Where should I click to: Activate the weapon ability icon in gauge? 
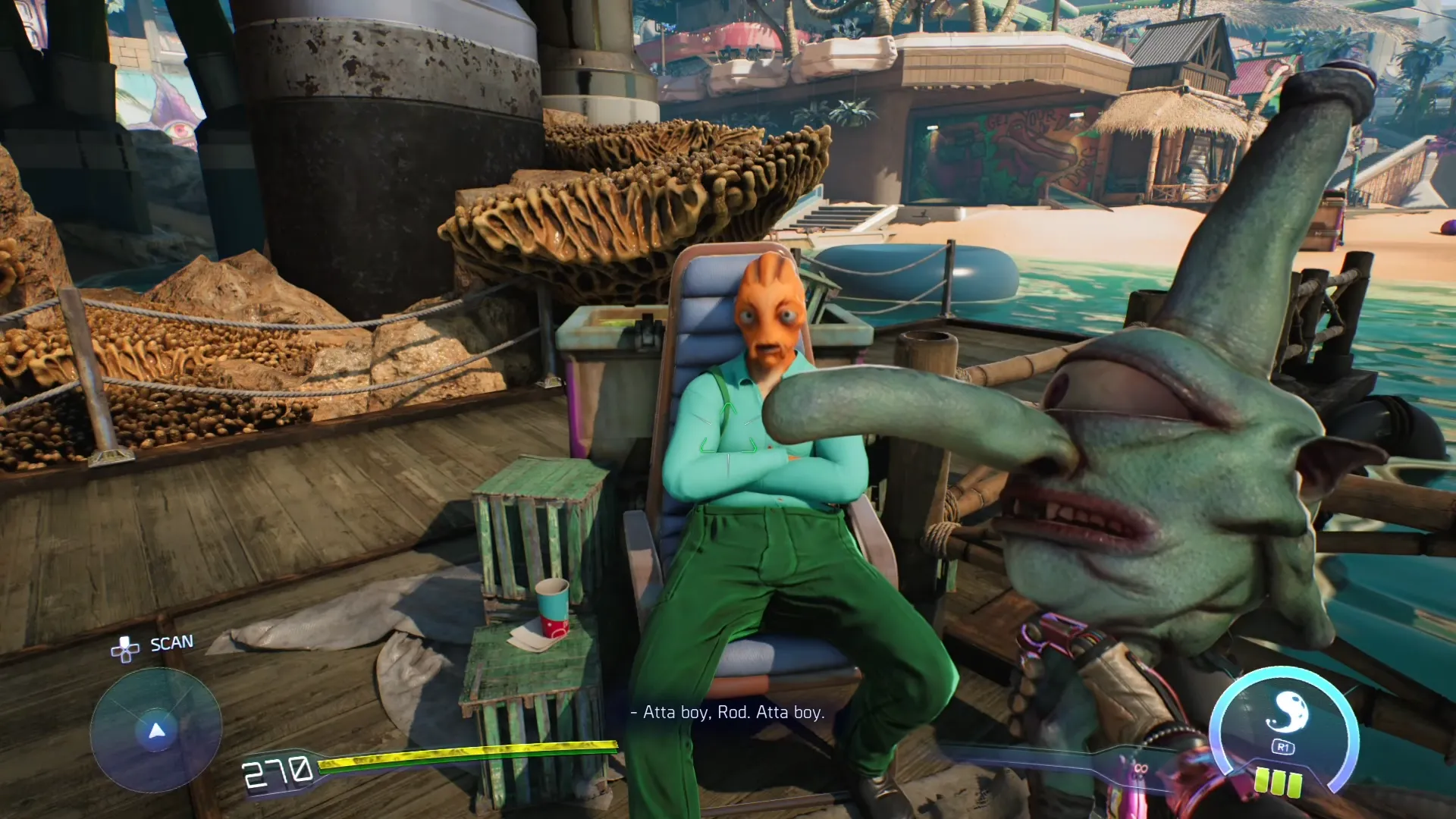pyautogui.click(x=1286, y=712)
